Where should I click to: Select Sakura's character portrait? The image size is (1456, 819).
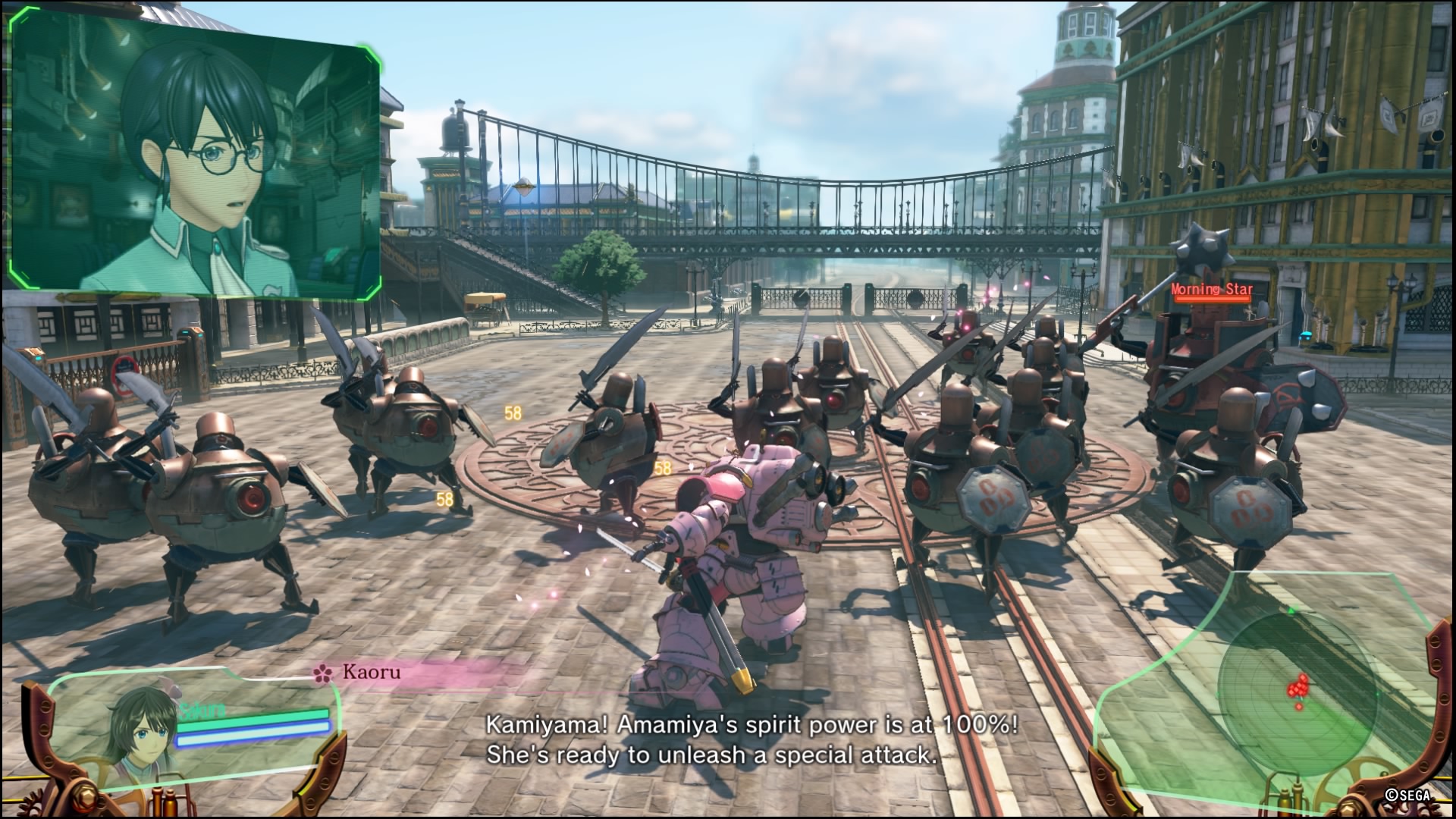(140, 728)
